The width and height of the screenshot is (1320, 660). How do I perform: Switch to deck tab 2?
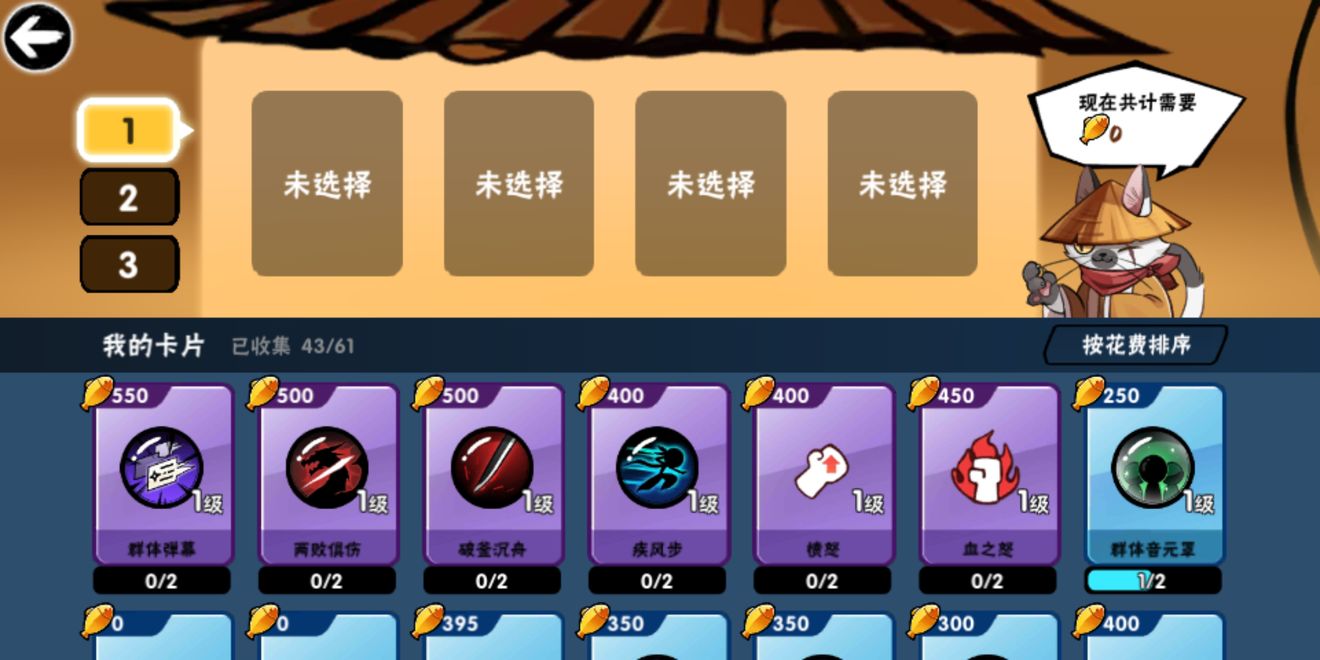click(128, 197)
